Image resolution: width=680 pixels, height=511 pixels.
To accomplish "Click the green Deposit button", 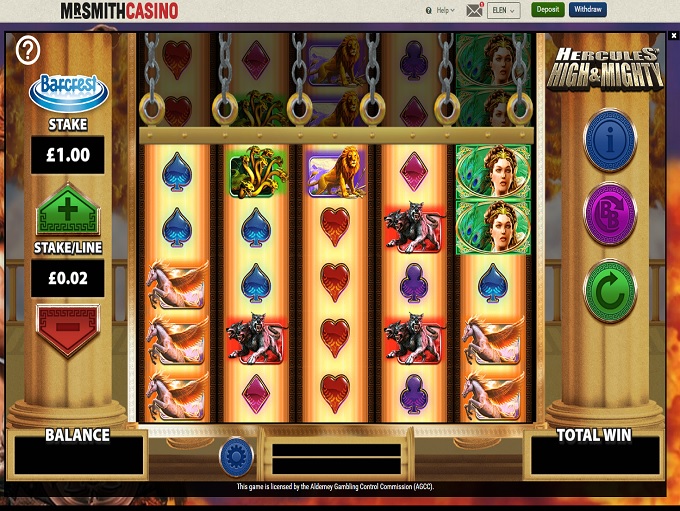I will pyautogui.click(x=547, y=10).
